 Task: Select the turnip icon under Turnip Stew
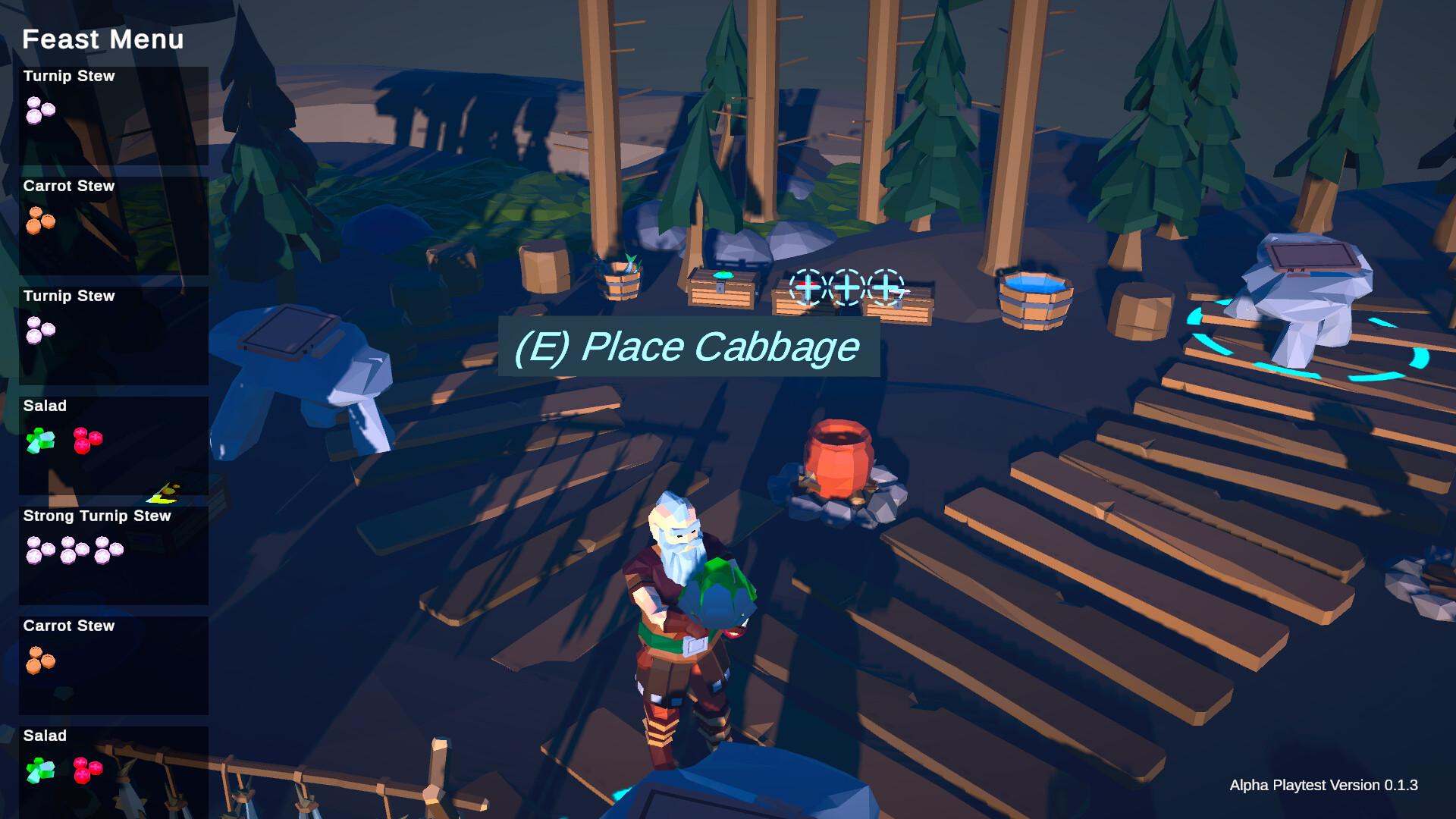pyautogui.click(x=41, y=111)
